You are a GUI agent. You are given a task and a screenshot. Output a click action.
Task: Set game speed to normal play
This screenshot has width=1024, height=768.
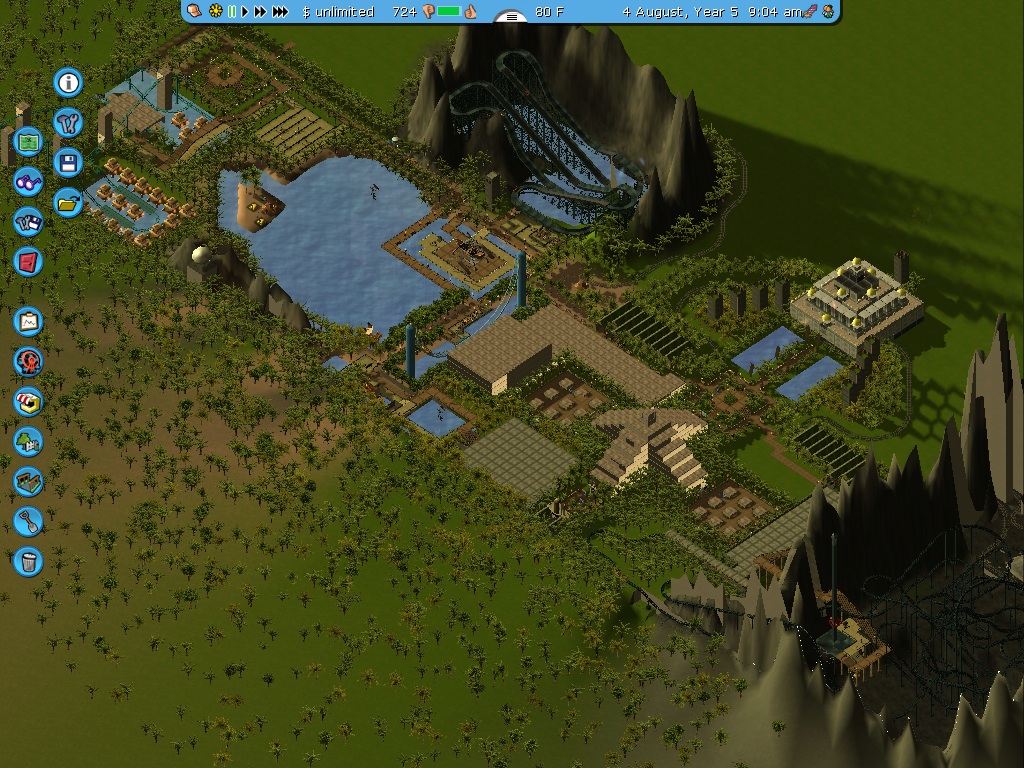tap(245, 12)
